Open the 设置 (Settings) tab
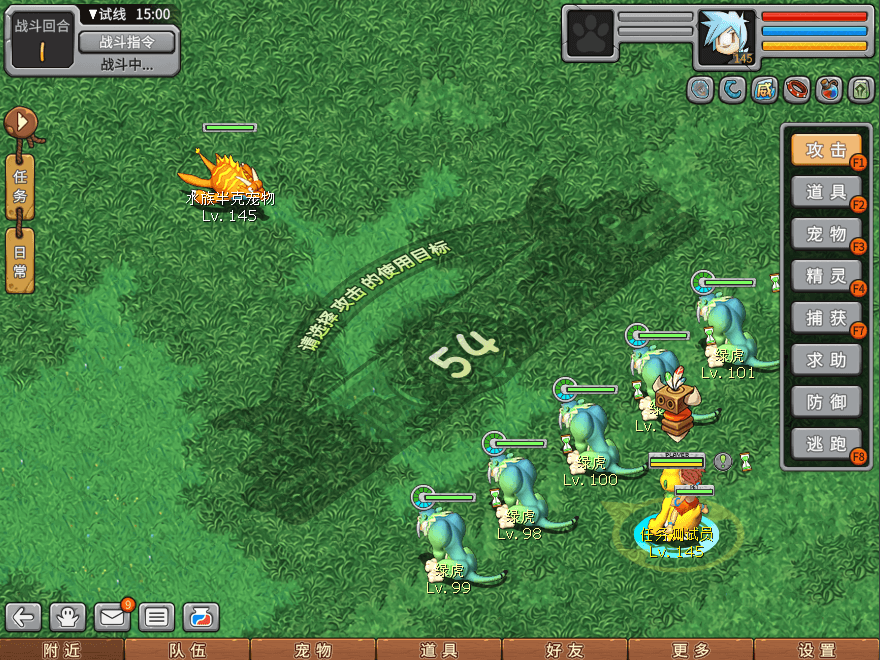Image resolution: width=880 pixels, height=660 pixels. click(817, 650)
